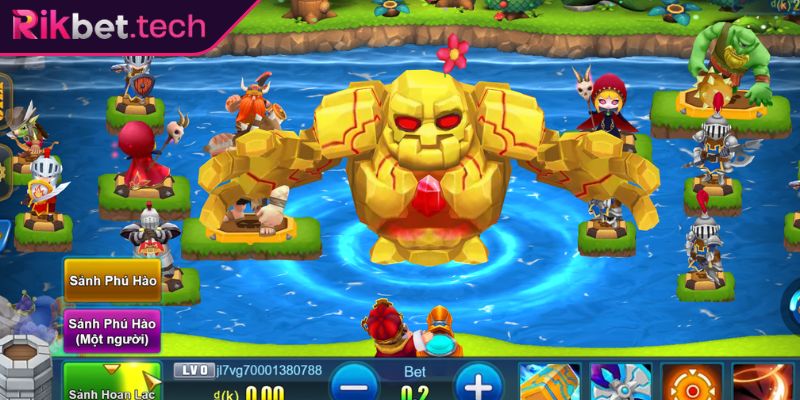Increase the bet with the plus button

tap(478, 384)
